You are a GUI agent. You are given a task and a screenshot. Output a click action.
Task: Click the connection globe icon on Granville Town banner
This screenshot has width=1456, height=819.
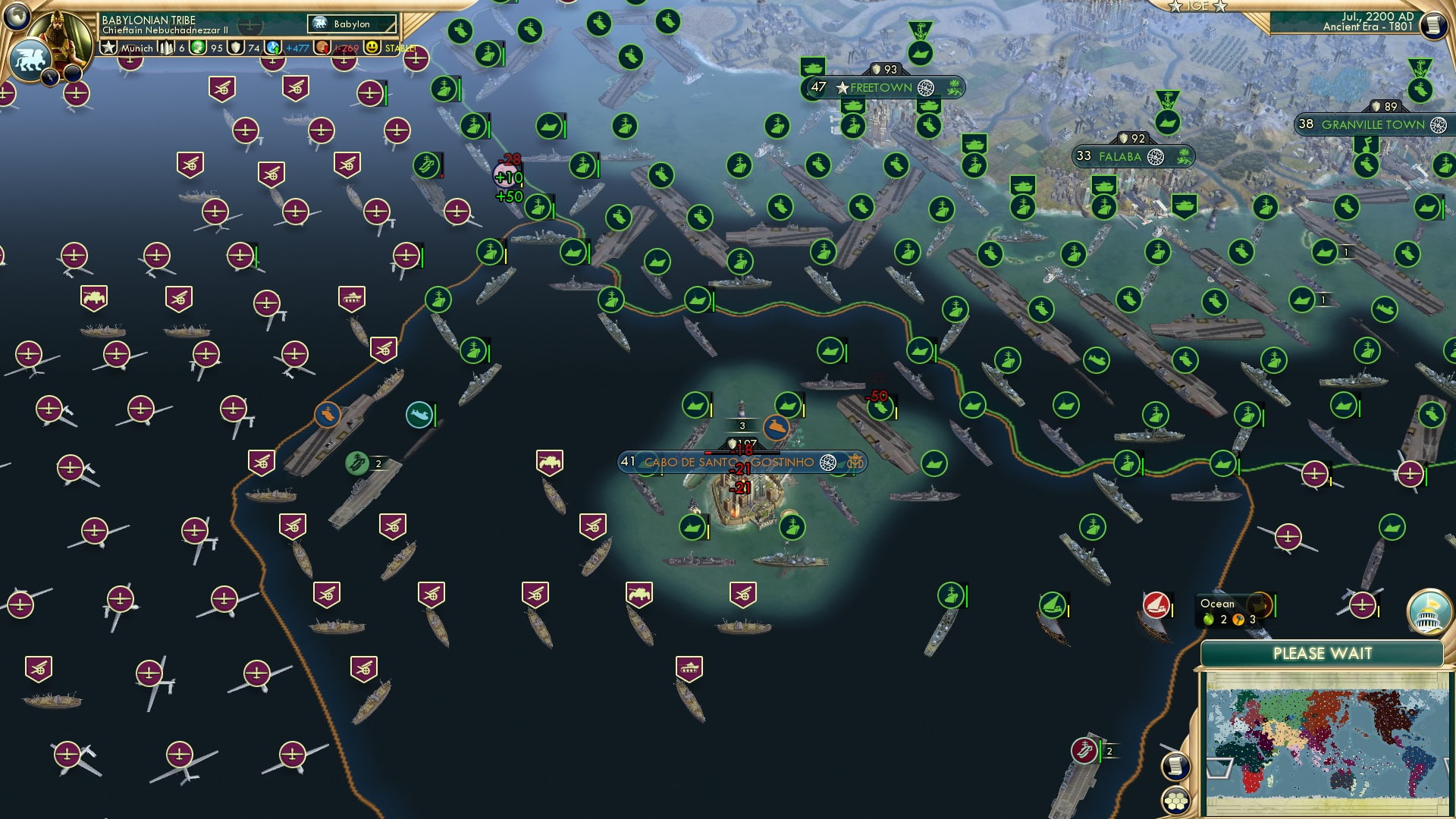tap(1437, 125)
